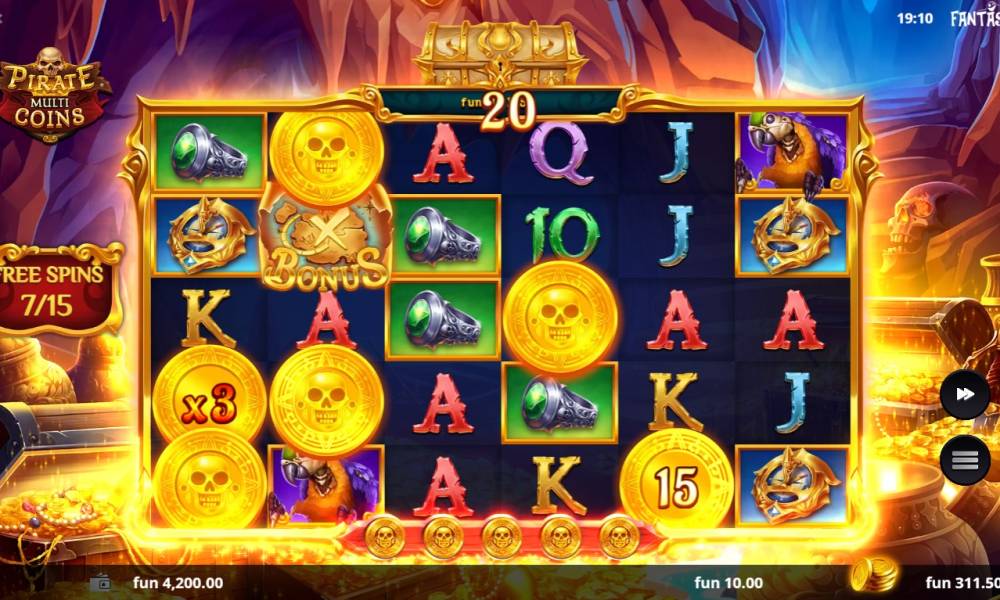
Task: Activate the fast-forward turbo spin button
Action: (964, 395)
